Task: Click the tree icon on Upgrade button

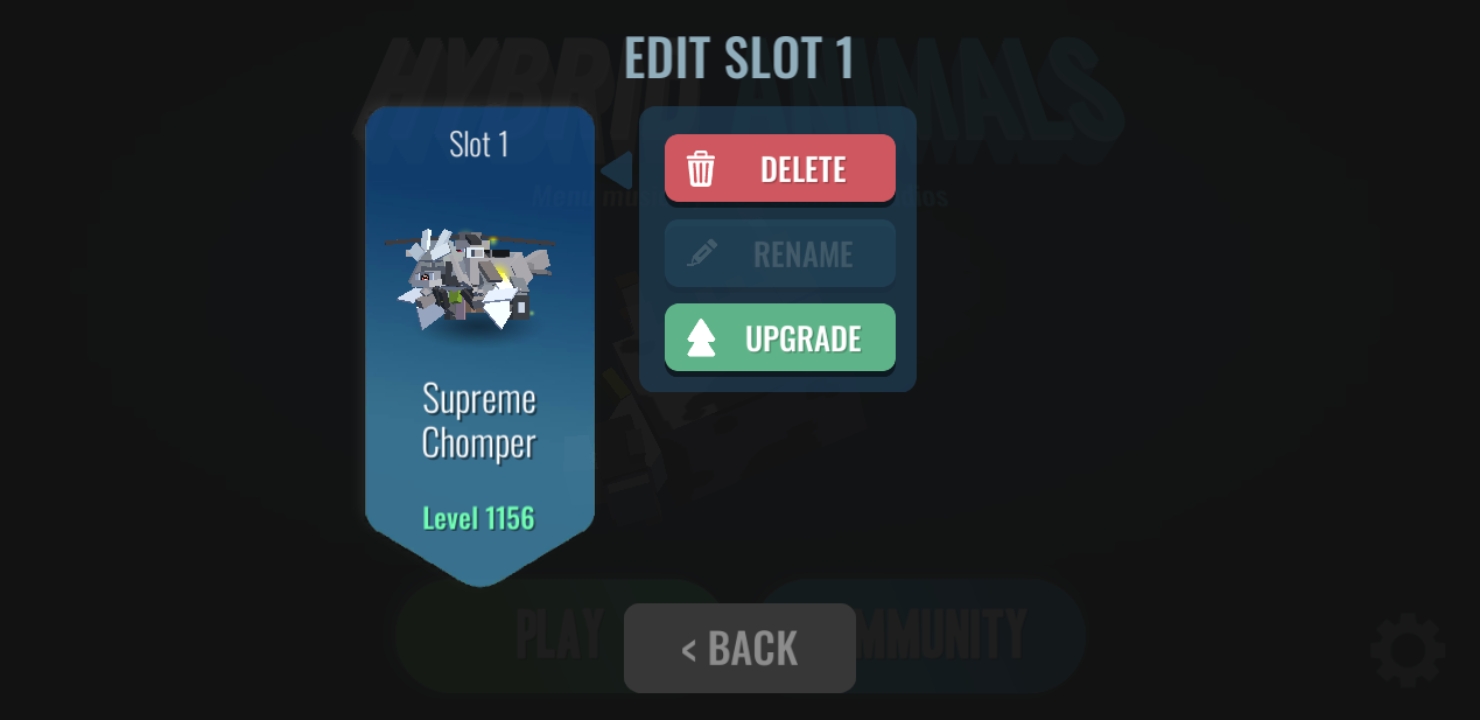Action: (703, 337)
